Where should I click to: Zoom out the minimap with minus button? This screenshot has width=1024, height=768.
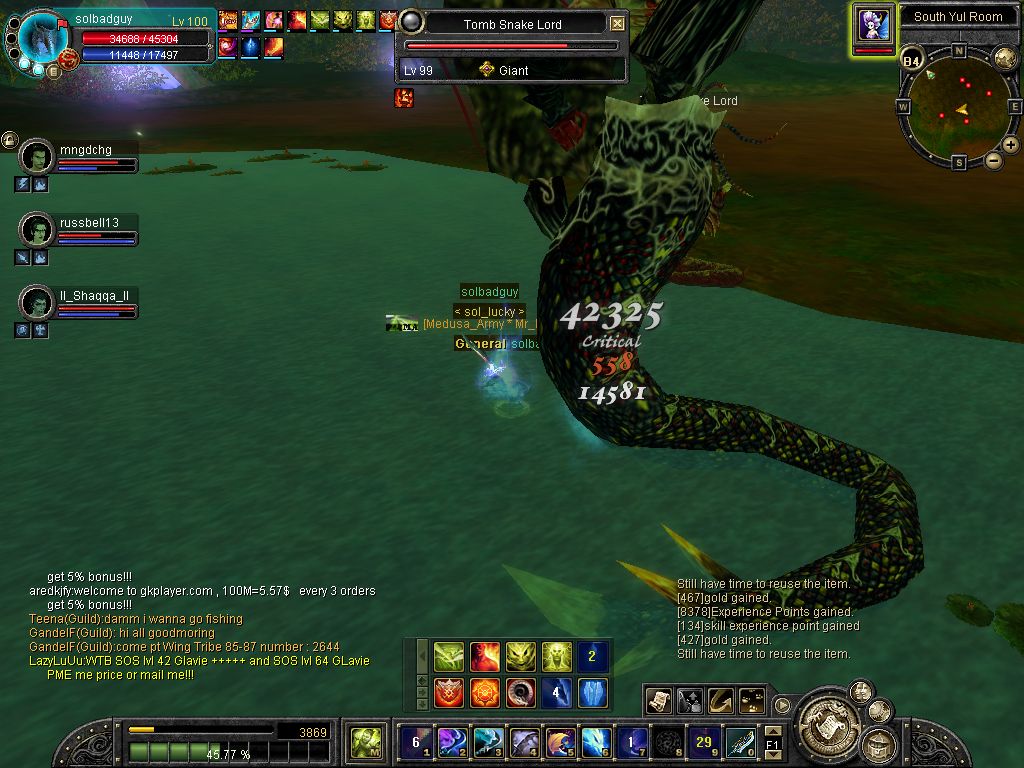click(993, 160)
